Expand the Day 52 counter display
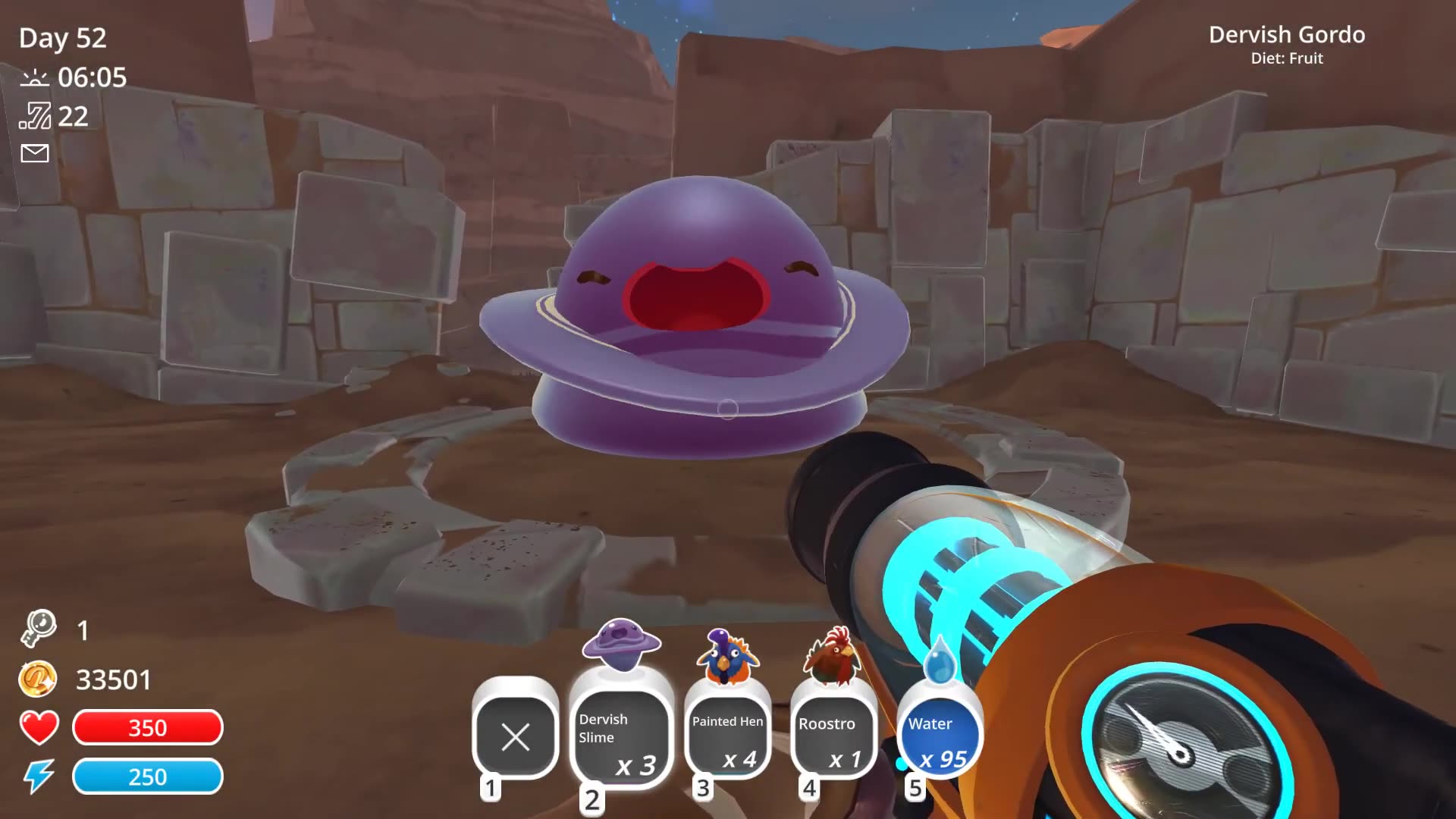Viewport: 1456px width, 819px height. click(62, 38)
